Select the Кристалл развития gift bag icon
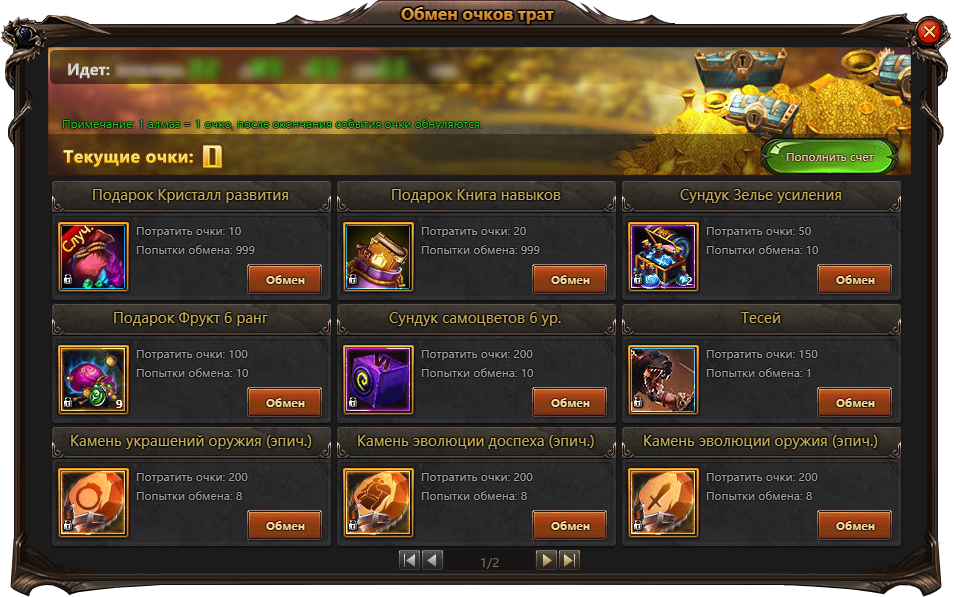 (x=94, y=257)
